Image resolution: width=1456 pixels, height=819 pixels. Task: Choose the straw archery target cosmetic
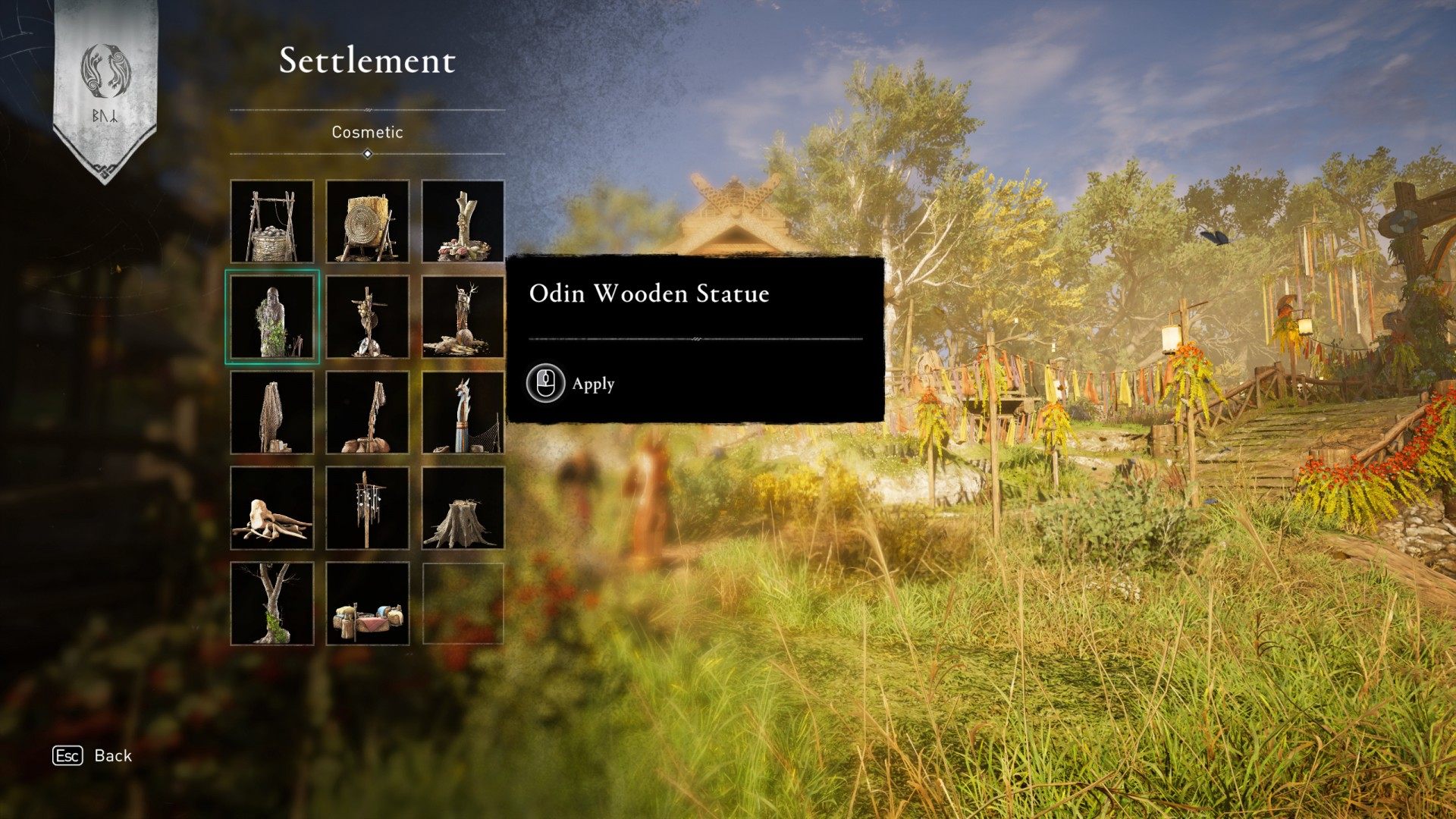[368, 221]
